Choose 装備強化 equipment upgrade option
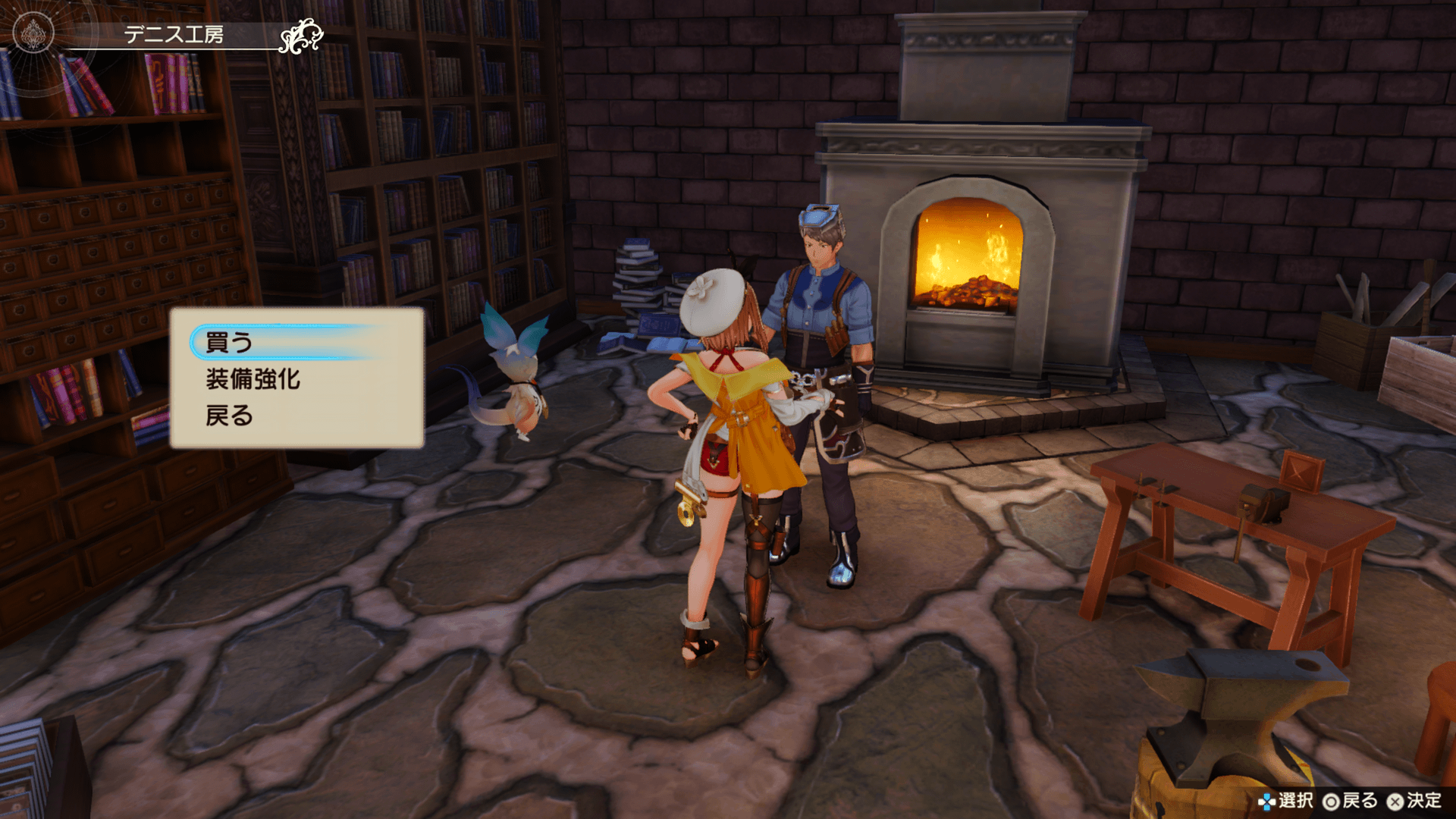1456x819 pixels. click(x=253, y=379)
